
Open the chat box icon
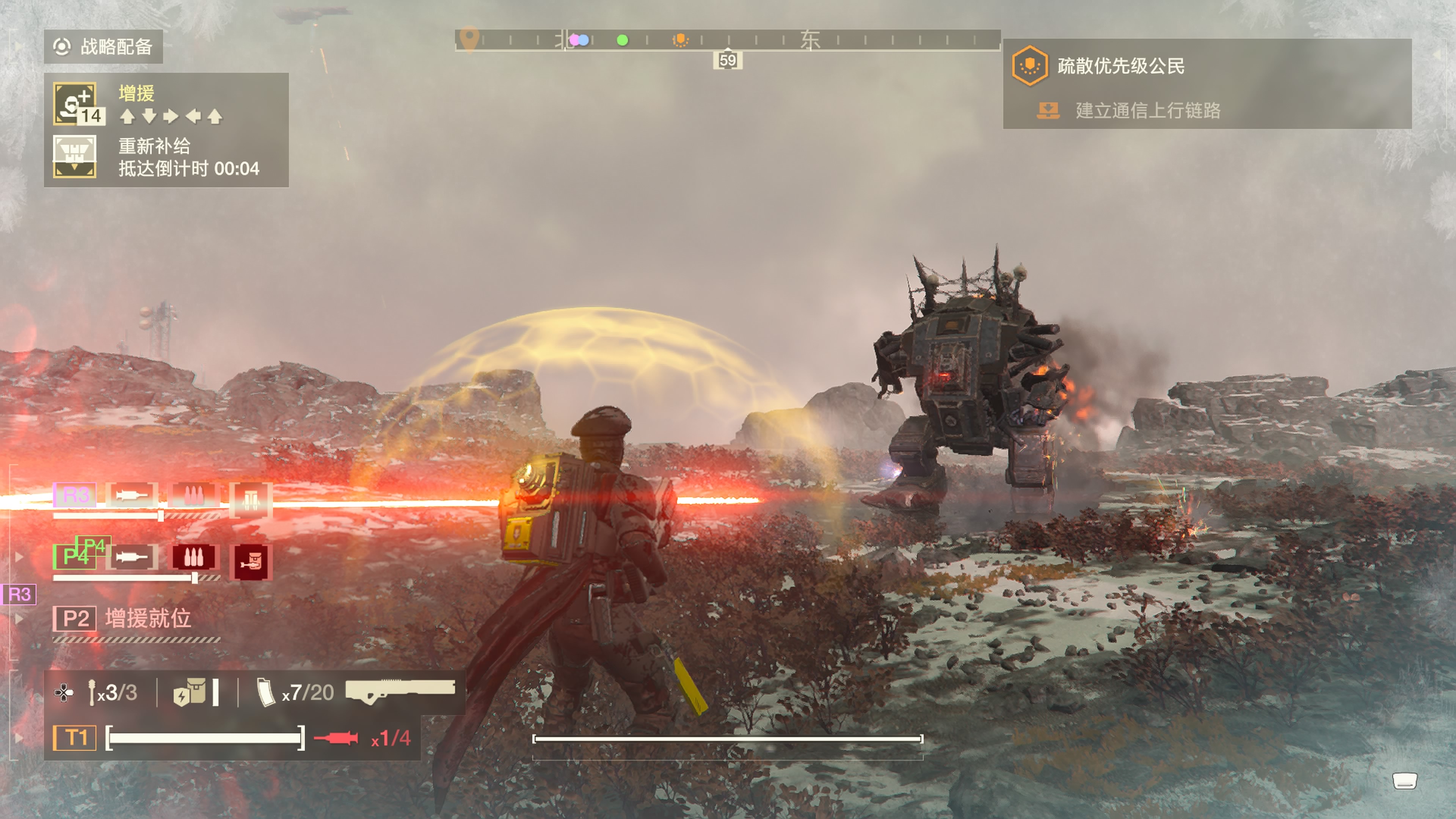click(x=1404, y=781)
